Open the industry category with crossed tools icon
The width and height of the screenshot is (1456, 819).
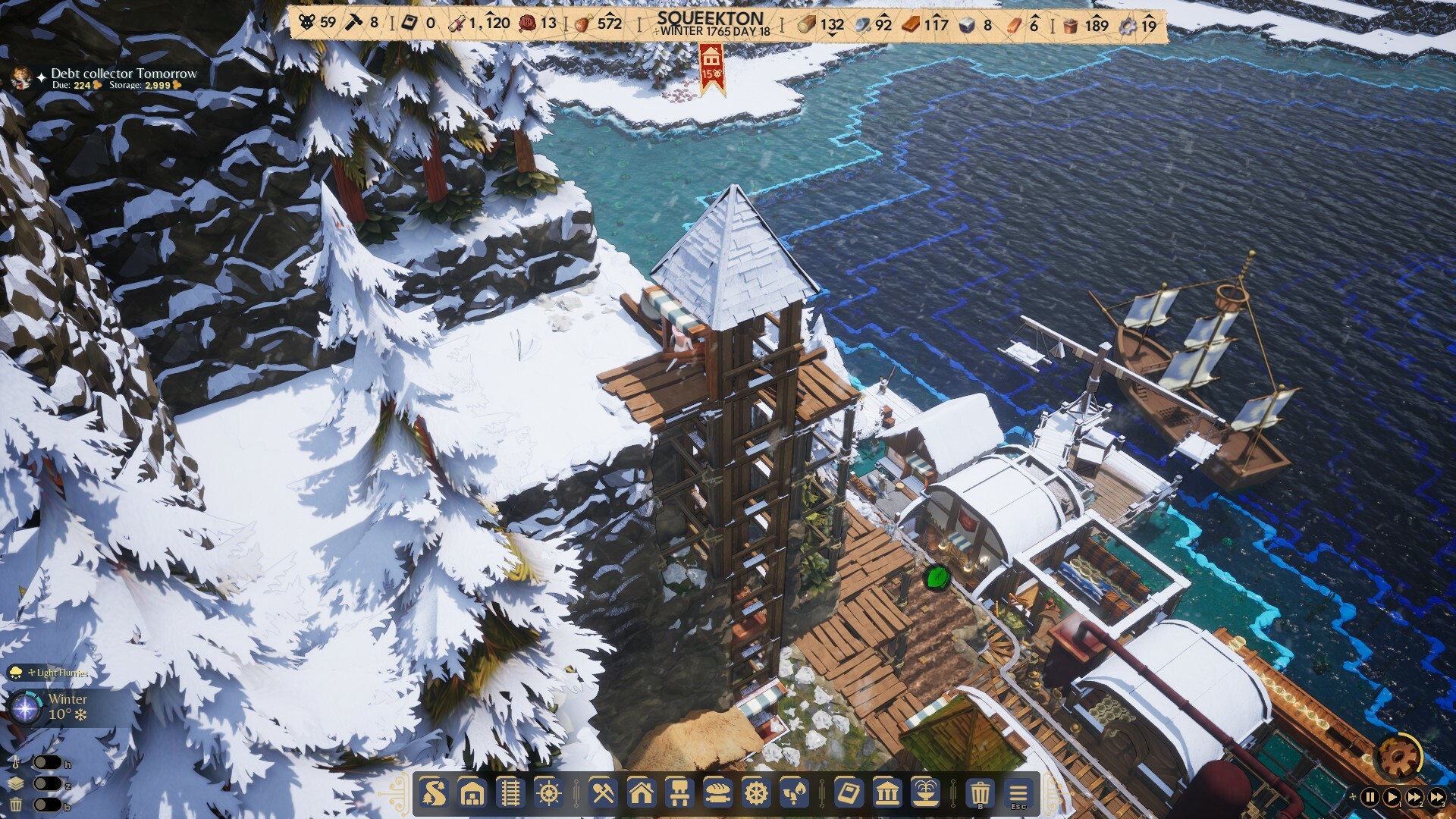coord(603,795)
